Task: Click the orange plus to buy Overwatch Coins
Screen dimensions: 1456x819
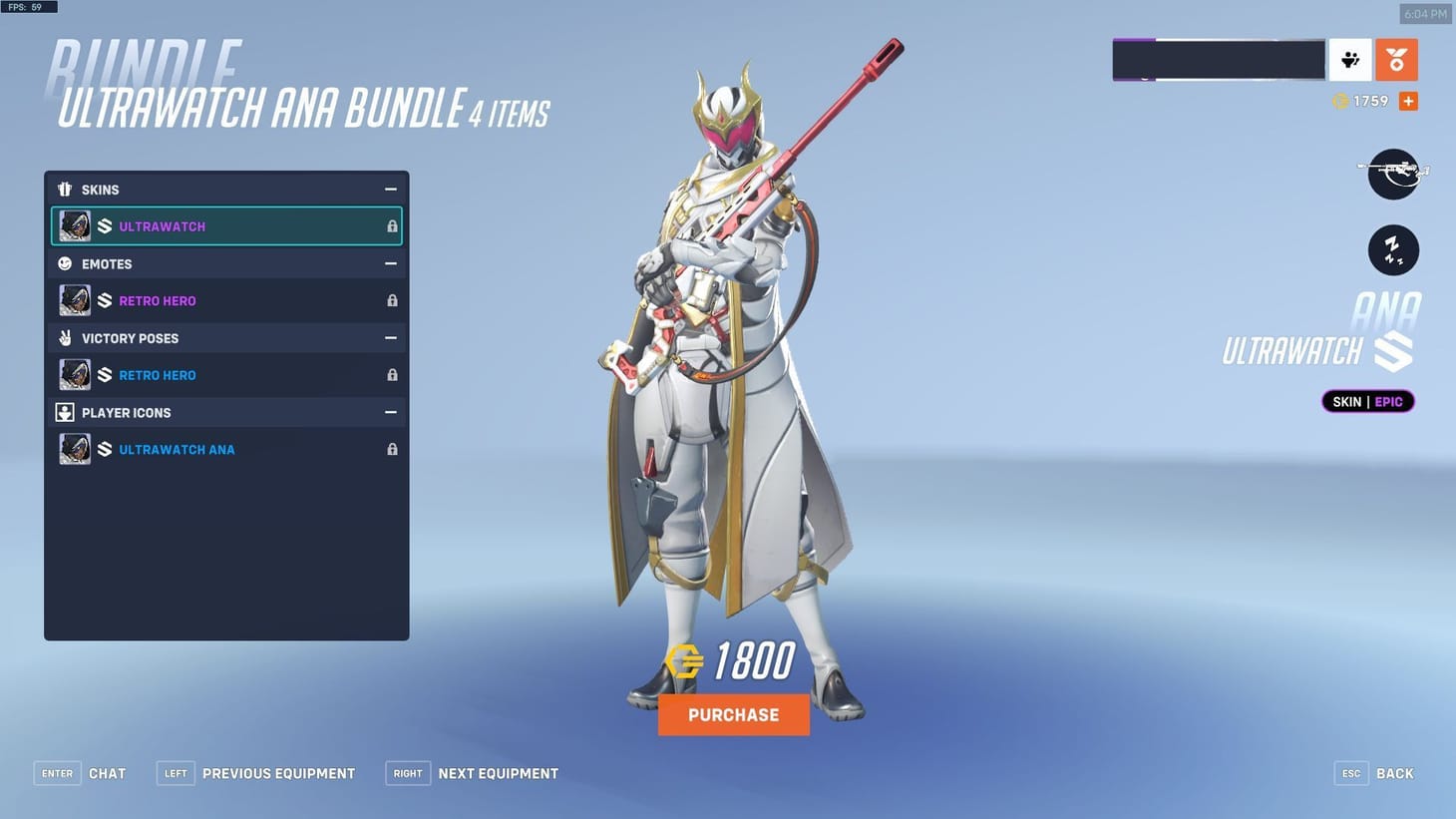Action: click(1407, 100)
